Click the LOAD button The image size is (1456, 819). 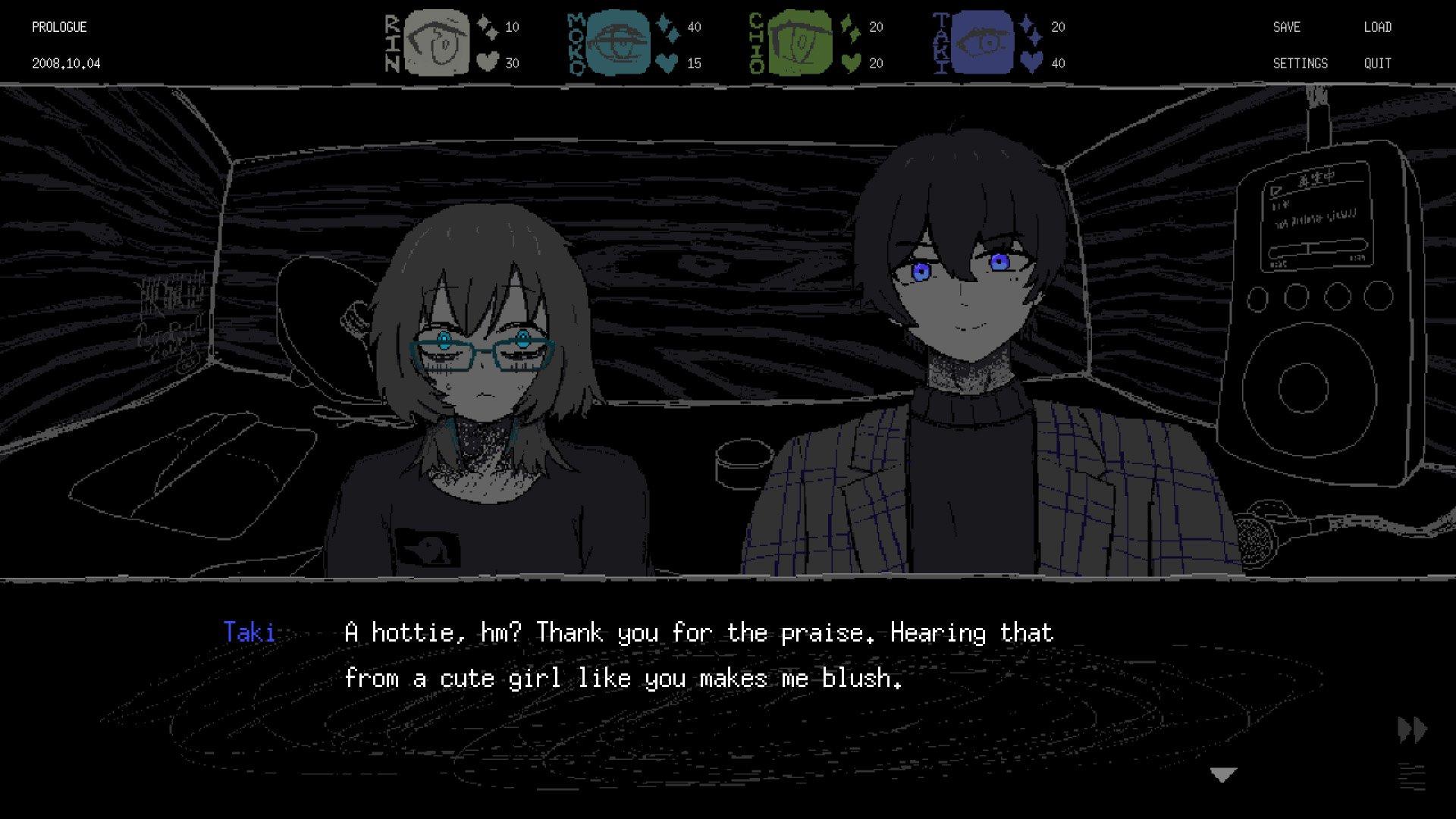1379,27
